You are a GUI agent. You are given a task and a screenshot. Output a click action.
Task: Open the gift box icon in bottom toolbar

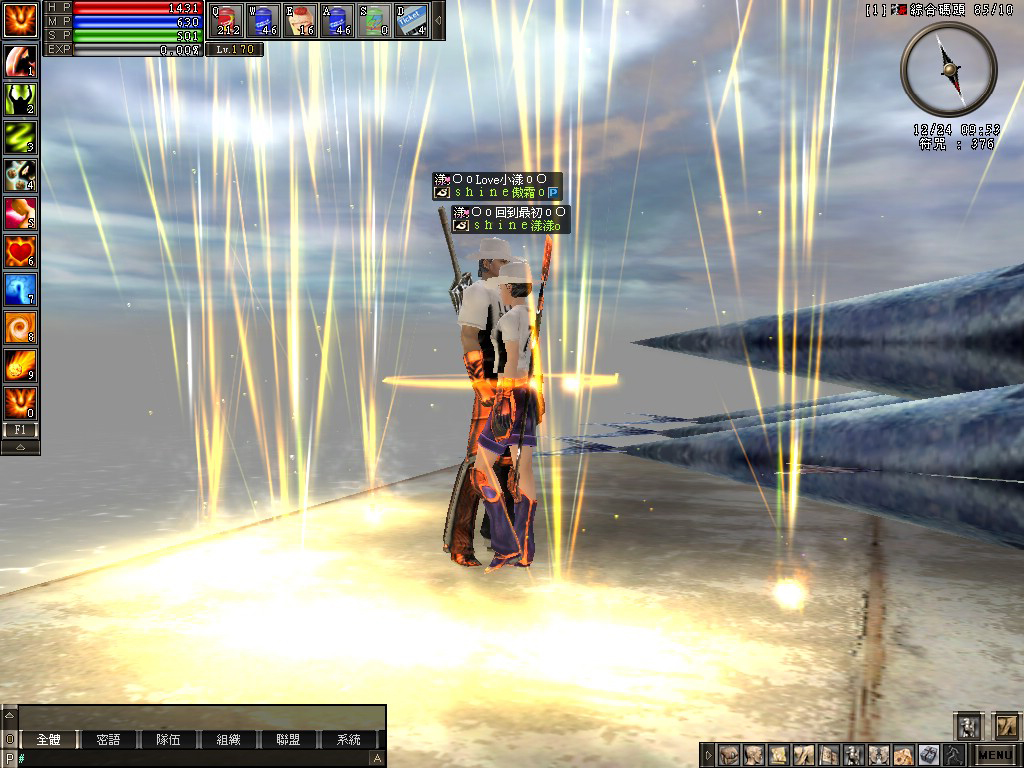pos(927,755)
